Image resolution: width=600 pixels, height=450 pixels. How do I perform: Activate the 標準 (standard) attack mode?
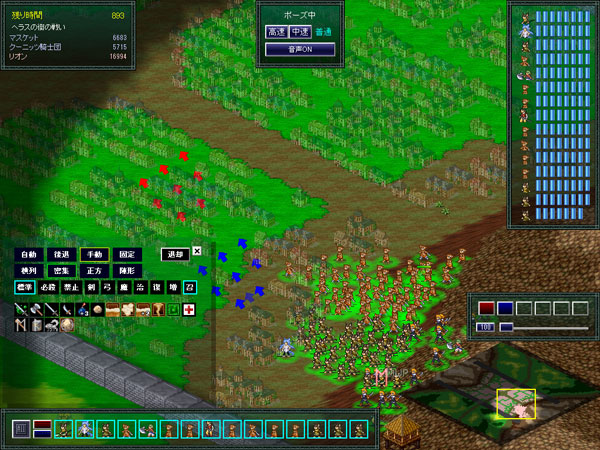25,288
